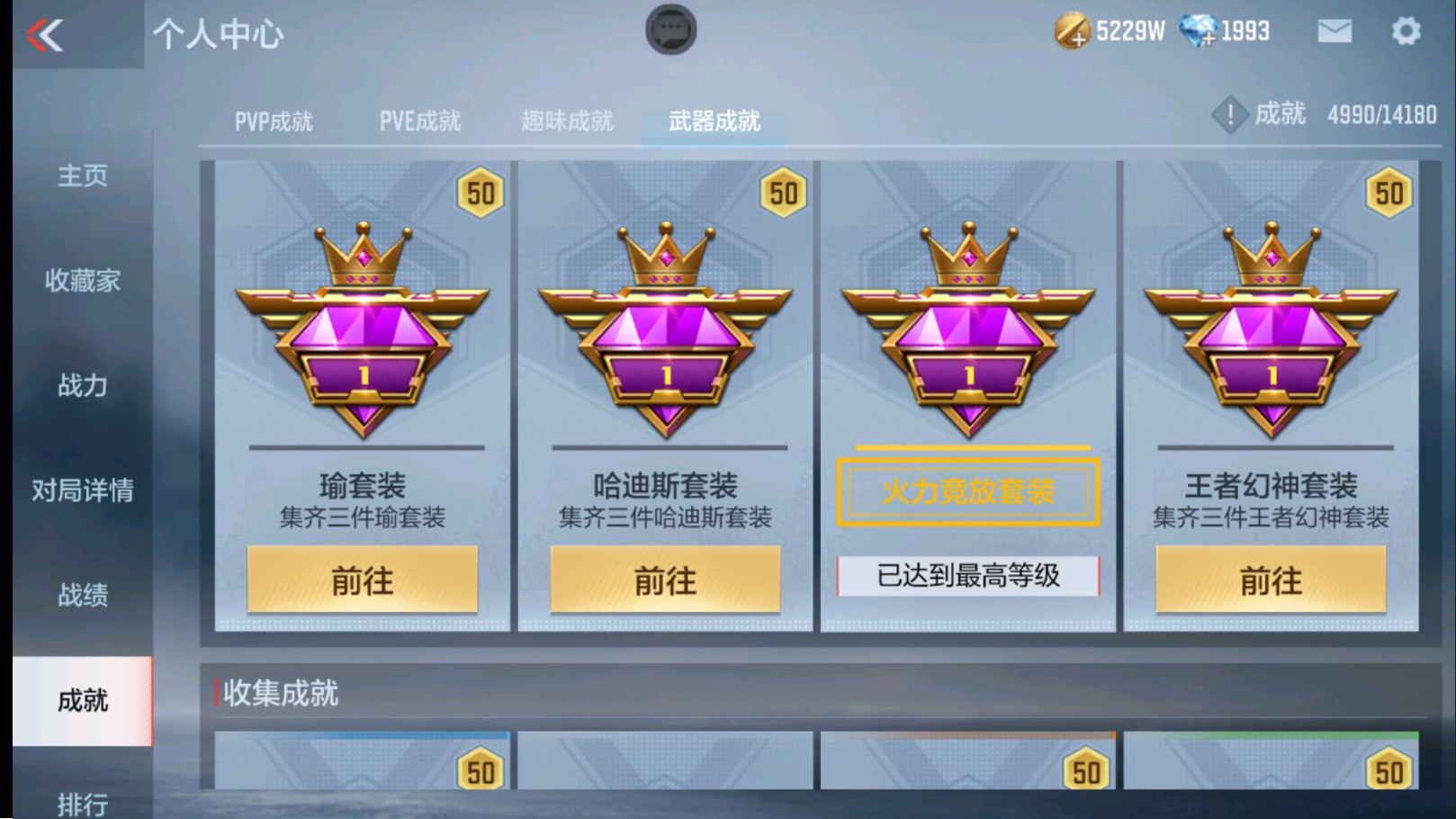Click the level 50 badge on 瑜套装 card
The image size is (1456, 819).
point(480,193)
